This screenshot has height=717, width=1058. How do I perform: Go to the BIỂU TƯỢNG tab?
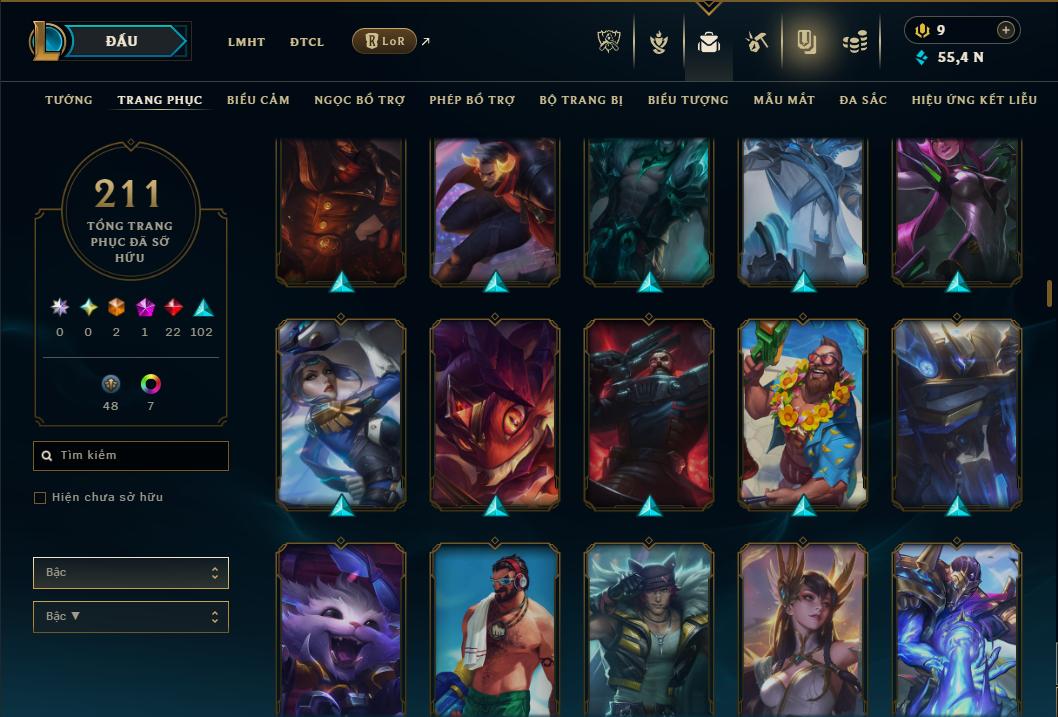(688, 100)
